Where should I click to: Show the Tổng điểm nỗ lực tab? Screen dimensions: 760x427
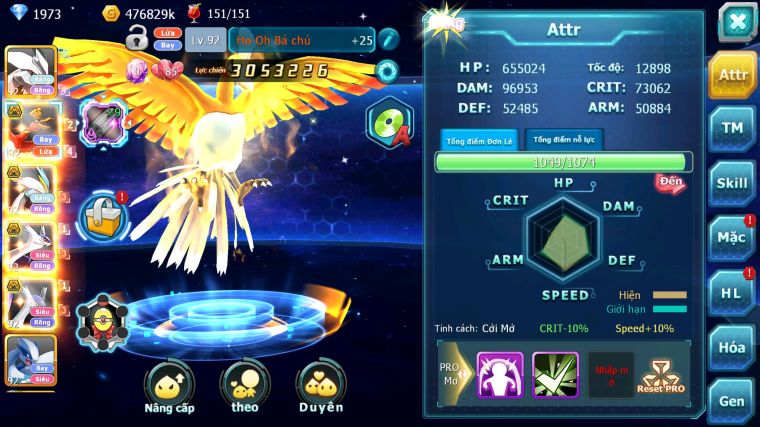pyautogui.click(x=564, y=140)
